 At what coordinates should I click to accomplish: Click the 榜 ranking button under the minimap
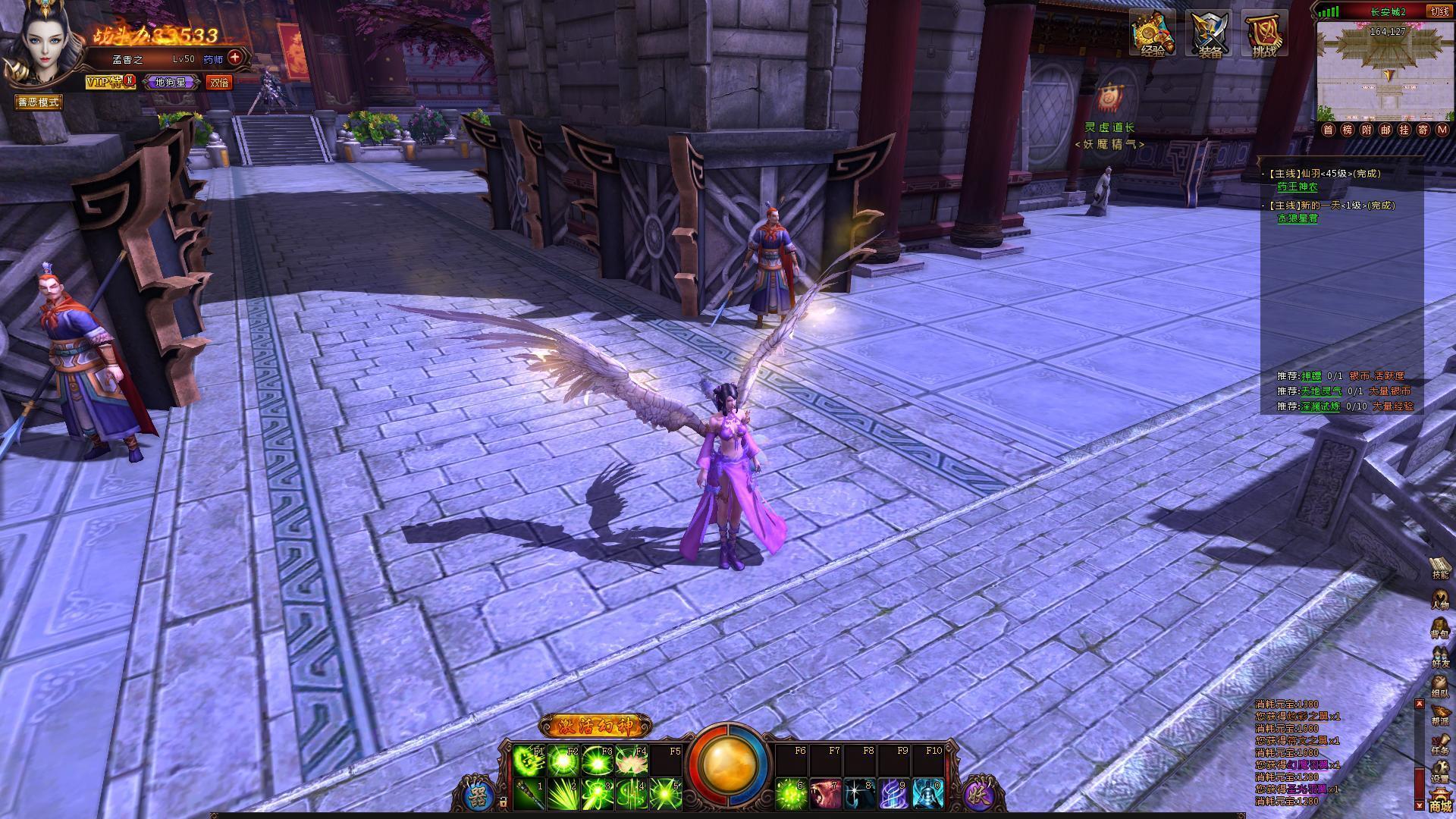pos(1348,130)
